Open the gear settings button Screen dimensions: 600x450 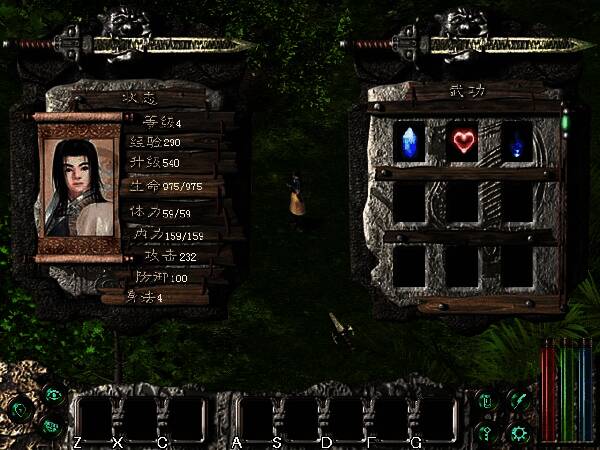[518, 432]
